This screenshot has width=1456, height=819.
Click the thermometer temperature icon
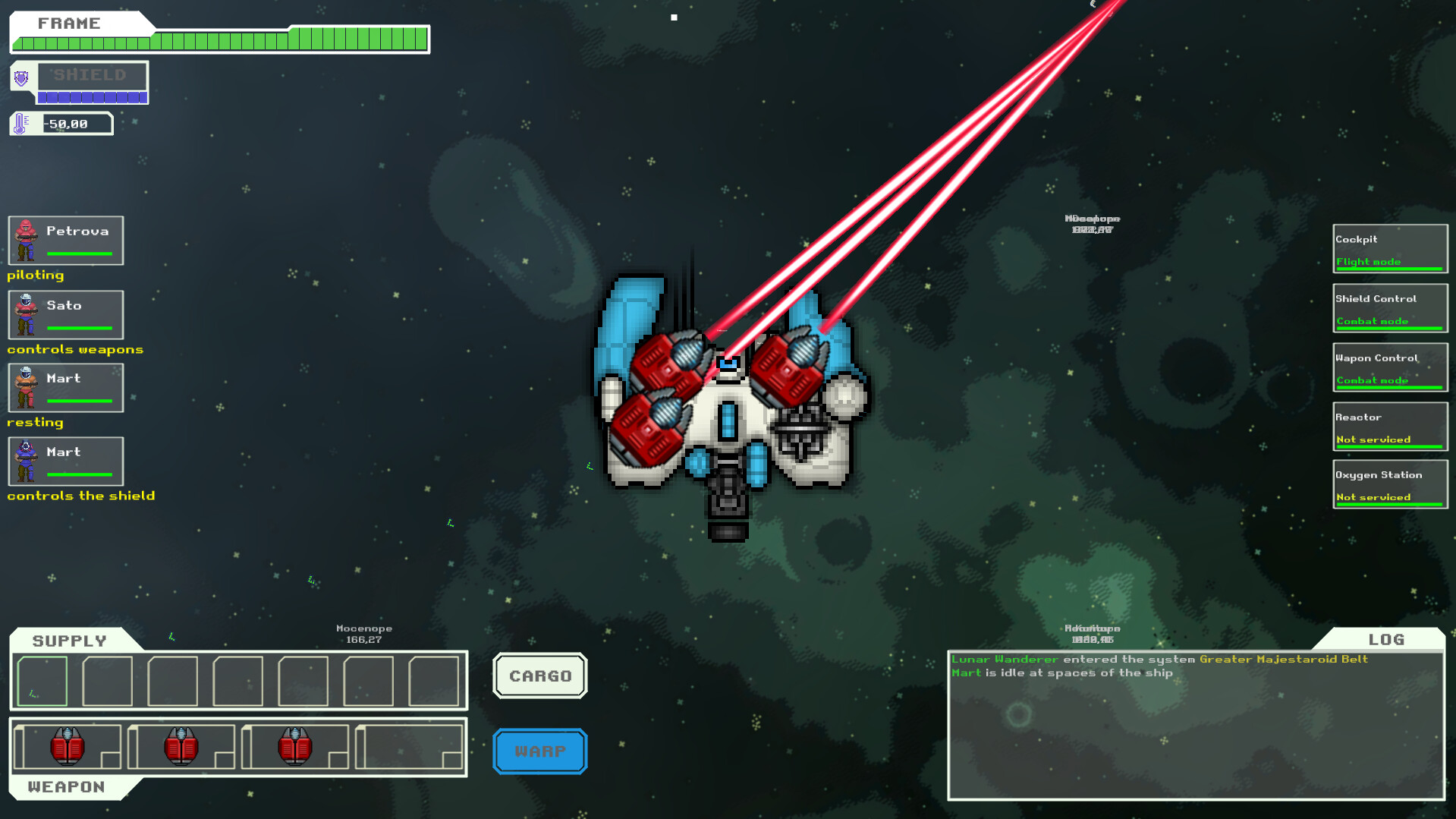tap(20, 122)
